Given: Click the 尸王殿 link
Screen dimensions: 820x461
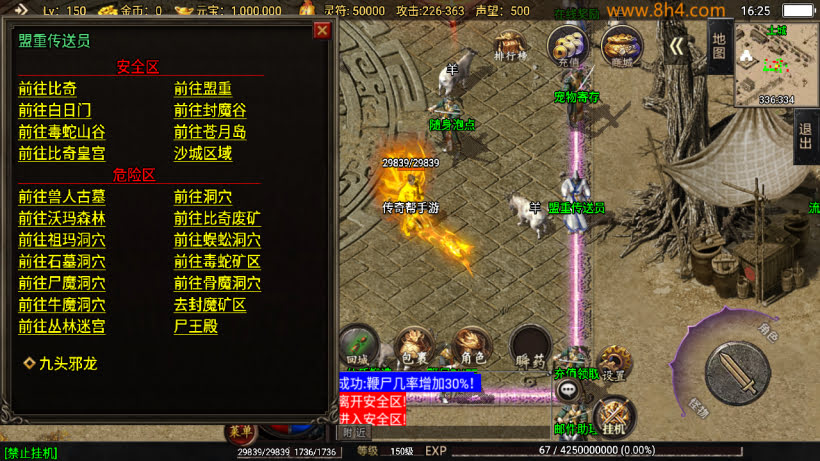Looking at the screenshot, I should (195, 327).
